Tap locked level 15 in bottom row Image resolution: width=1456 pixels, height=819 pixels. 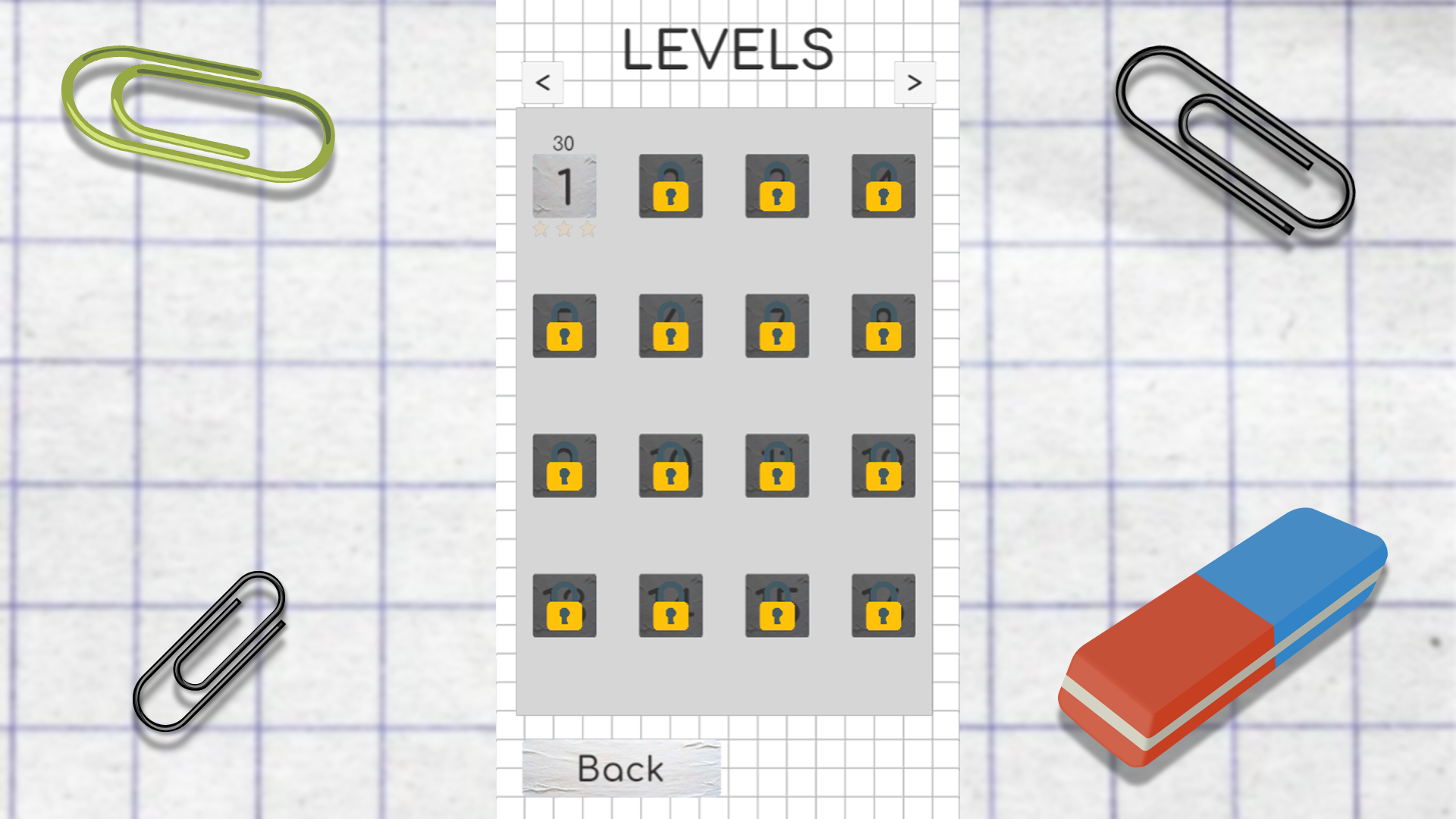tap(777, 607)
